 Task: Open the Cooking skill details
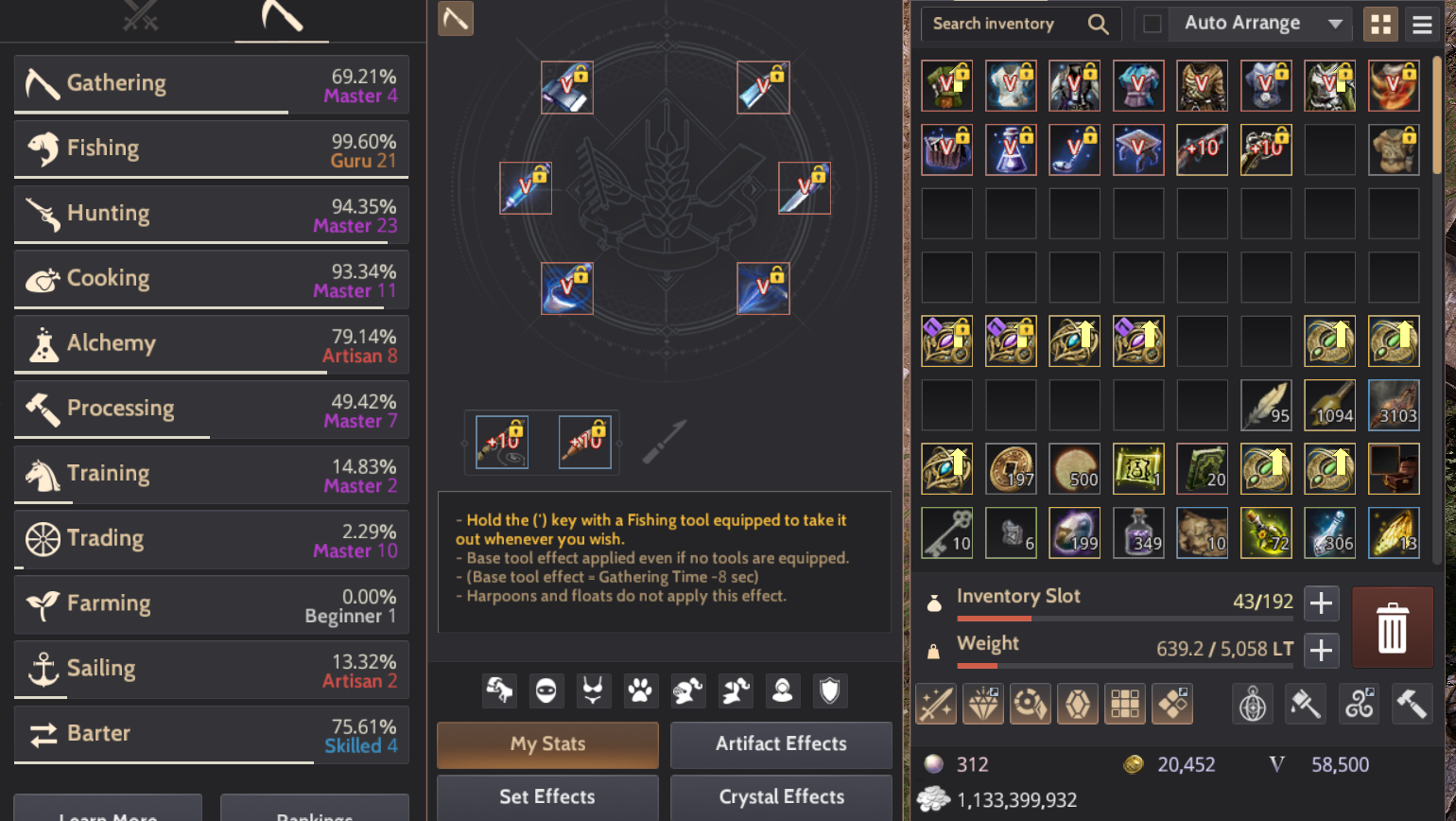tap(210, 278)
